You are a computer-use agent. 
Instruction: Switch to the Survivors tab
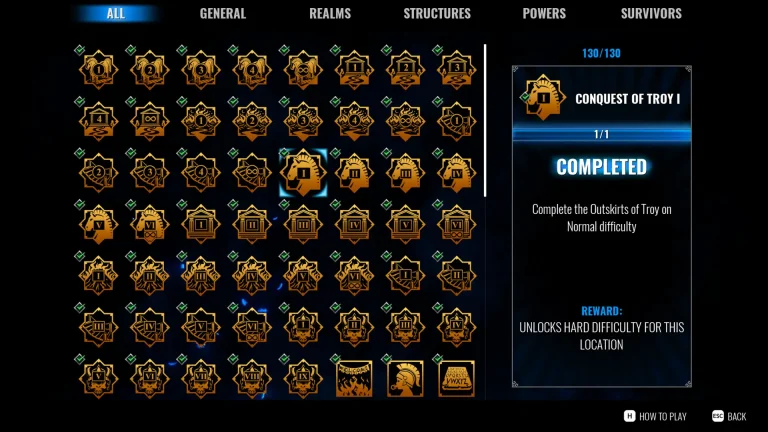point(651,13)
